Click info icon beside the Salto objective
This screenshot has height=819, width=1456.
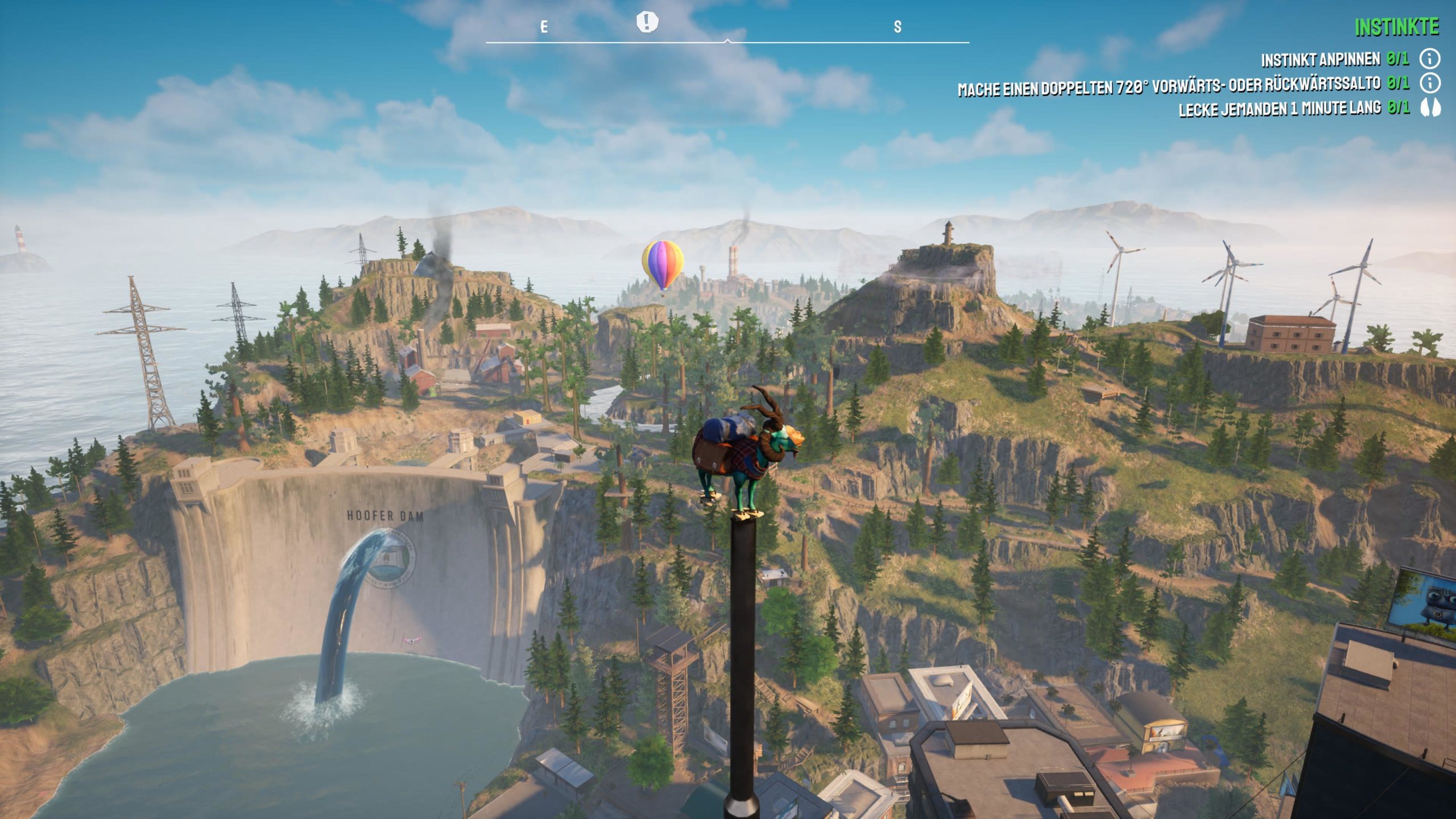[x=1429, y=84]
